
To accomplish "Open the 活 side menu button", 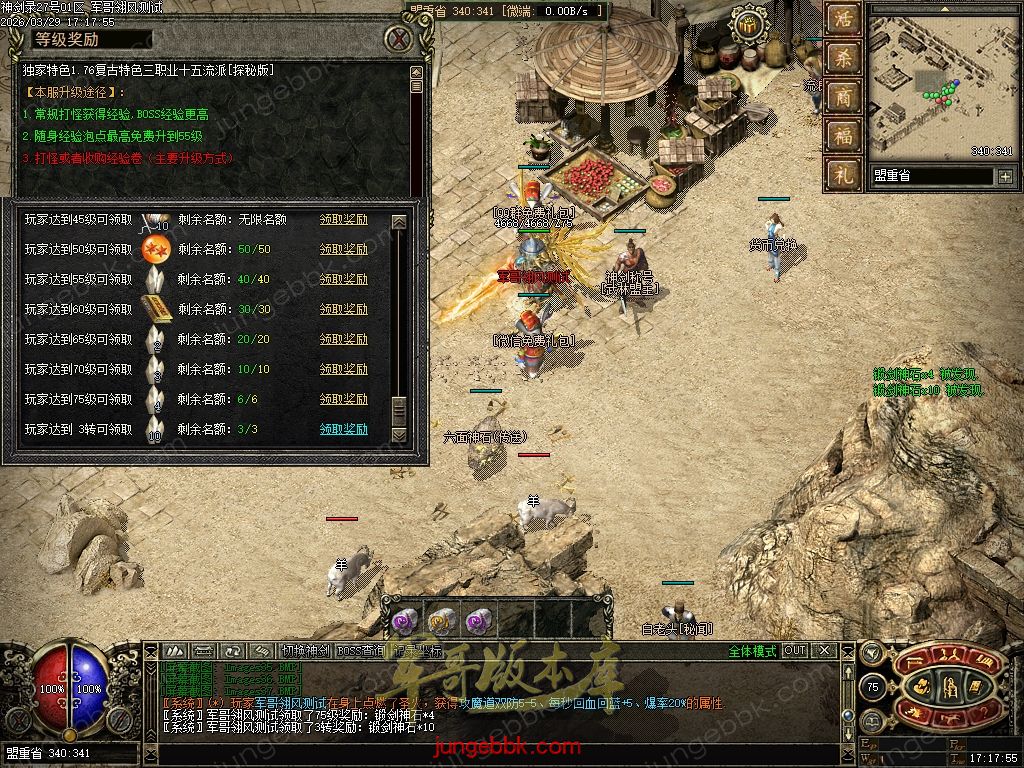I will (x=842, y=19).
